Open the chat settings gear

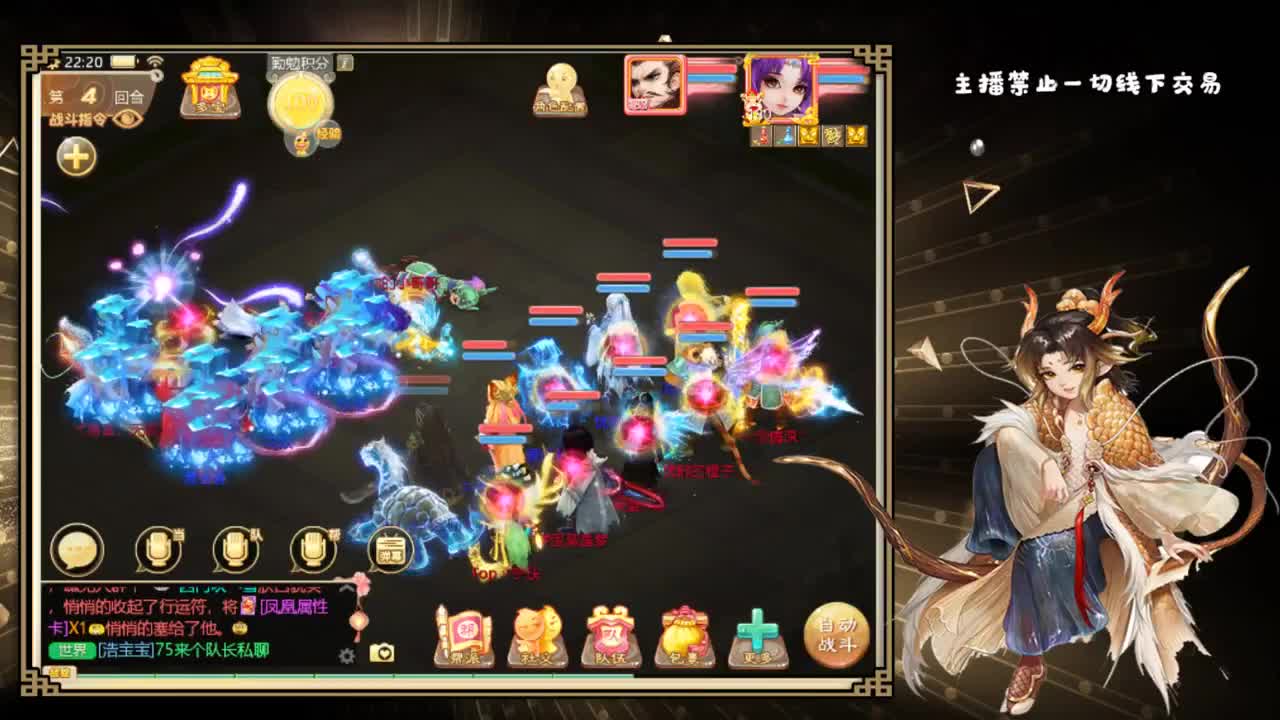click(347, 657)
